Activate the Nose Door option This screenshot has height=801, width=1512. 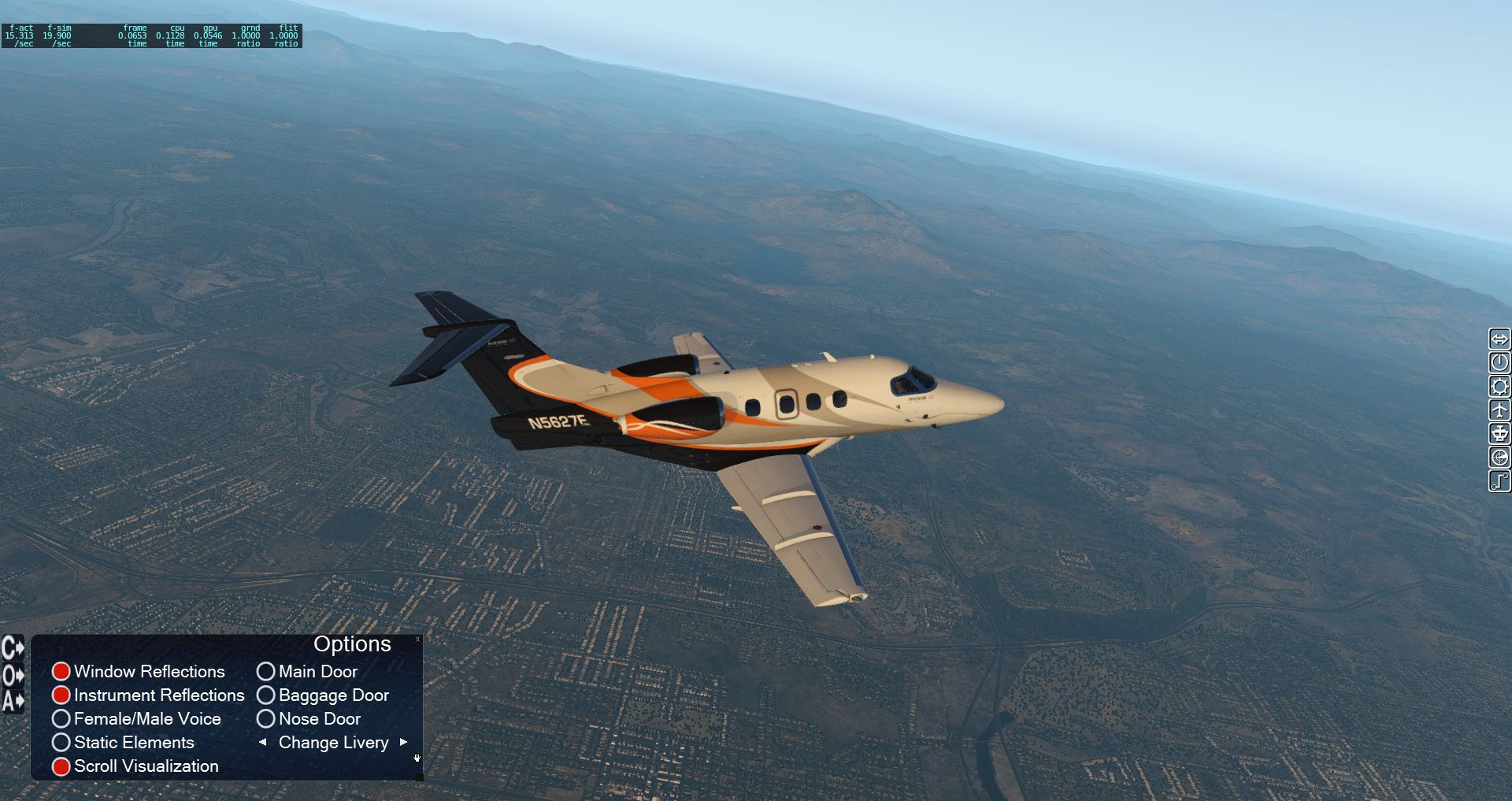pyautogui.click(x=266, y=718)
